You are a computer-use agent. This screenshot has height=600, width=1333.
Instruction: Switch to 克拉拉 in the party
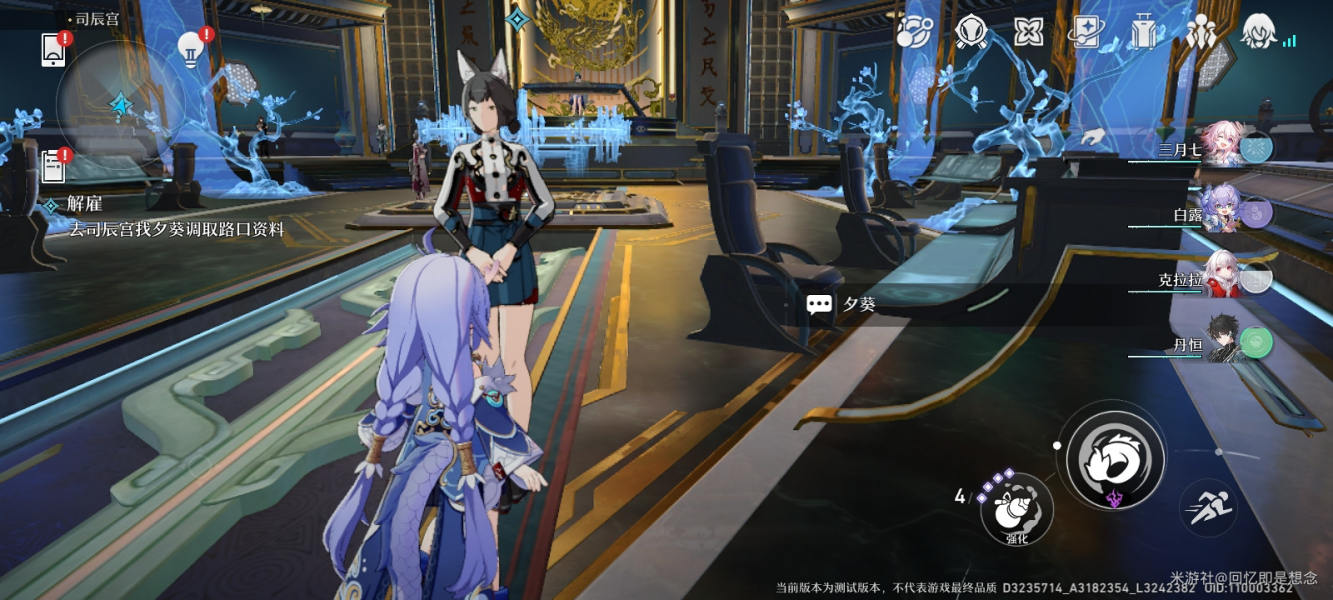(1220, 276)
